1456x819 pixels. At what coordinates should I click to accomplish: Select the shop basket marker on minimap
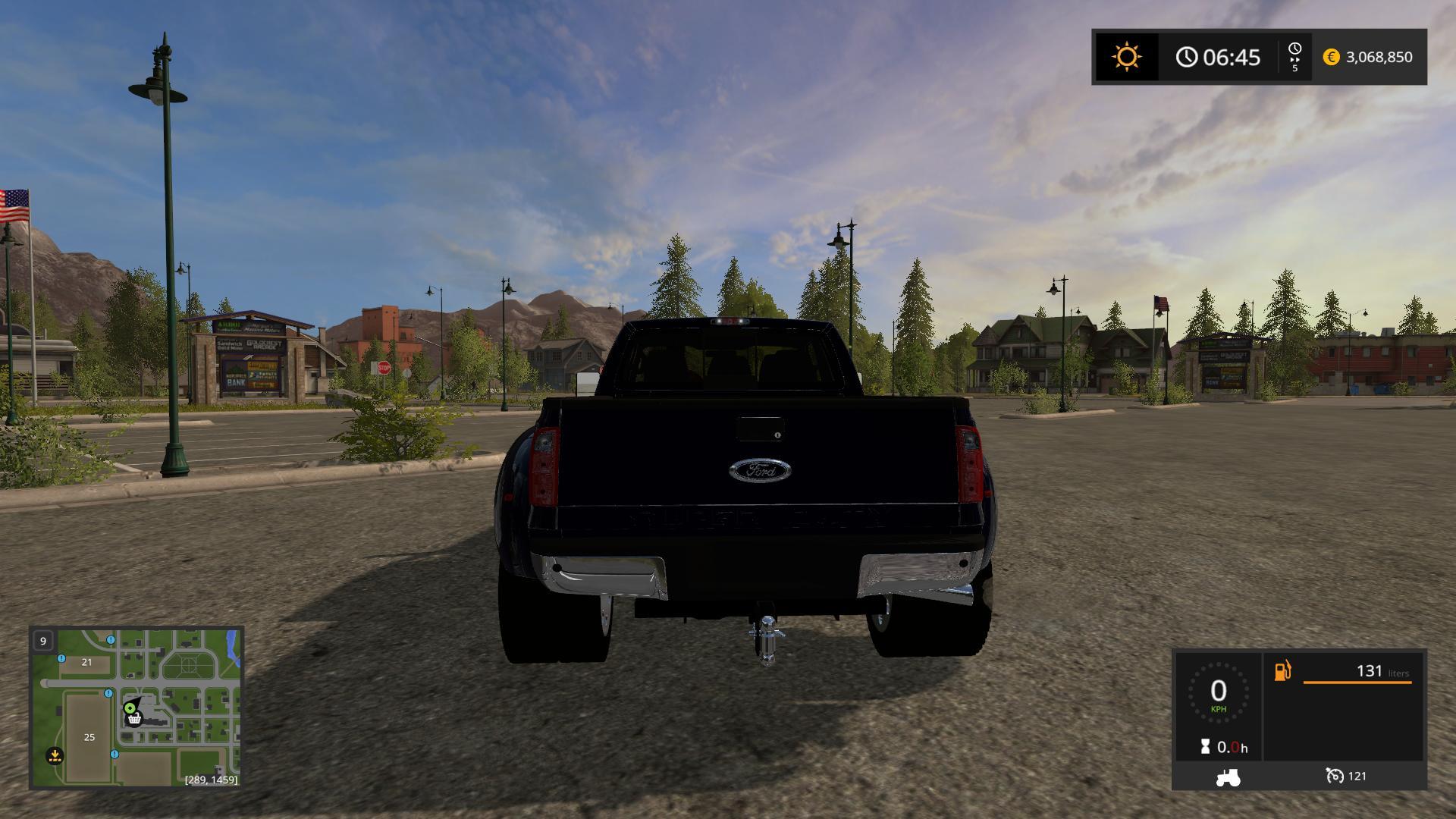(135, 718)
